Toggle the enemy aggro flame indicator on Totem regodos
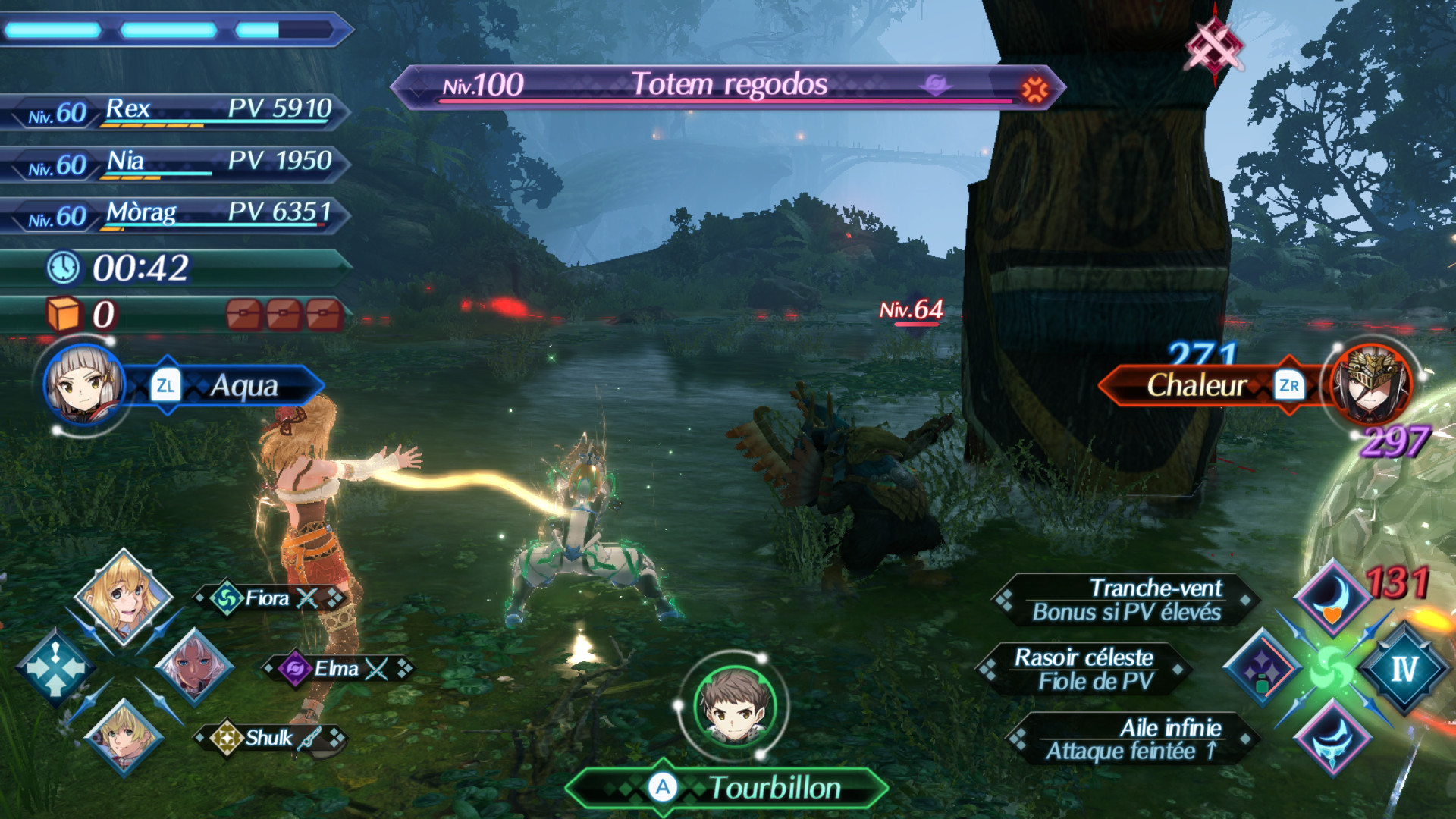Screen dimensions: 1456x819 tap(1035, 86)
